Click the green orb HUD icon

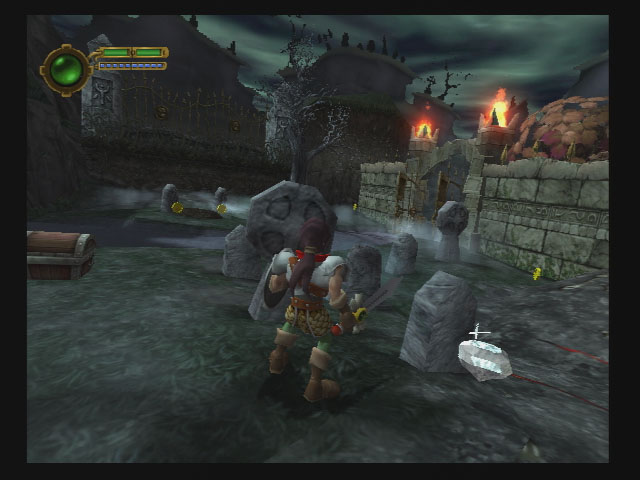[68, 69]
